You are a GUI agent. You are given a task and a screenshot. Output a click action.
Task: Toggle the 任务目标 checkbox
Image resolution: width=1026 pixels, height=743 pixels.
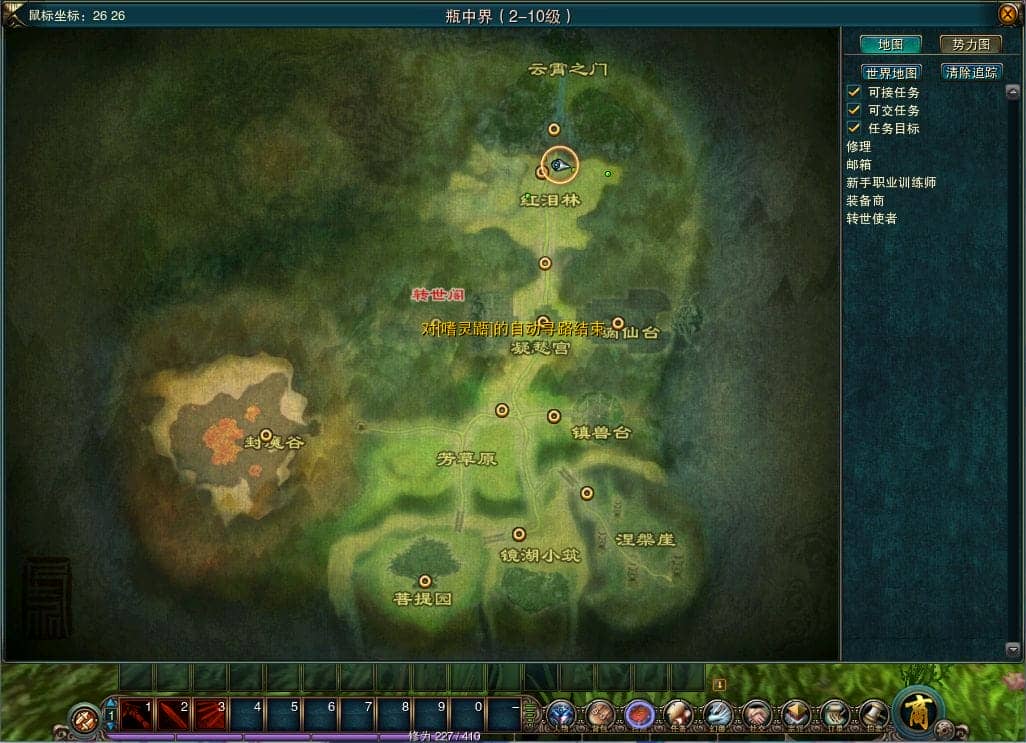854,128
